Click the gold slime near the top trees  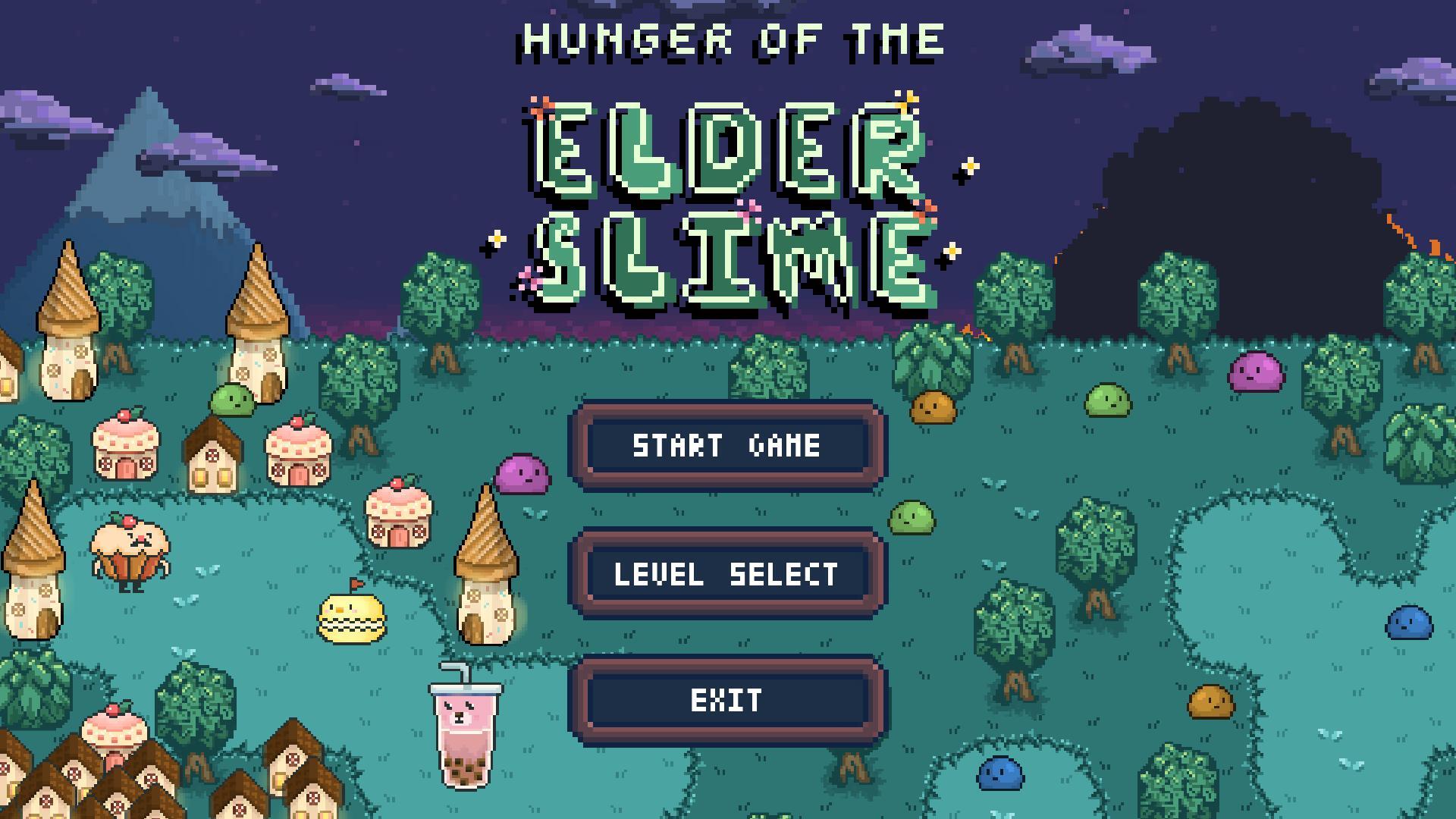tap(934, 408)
